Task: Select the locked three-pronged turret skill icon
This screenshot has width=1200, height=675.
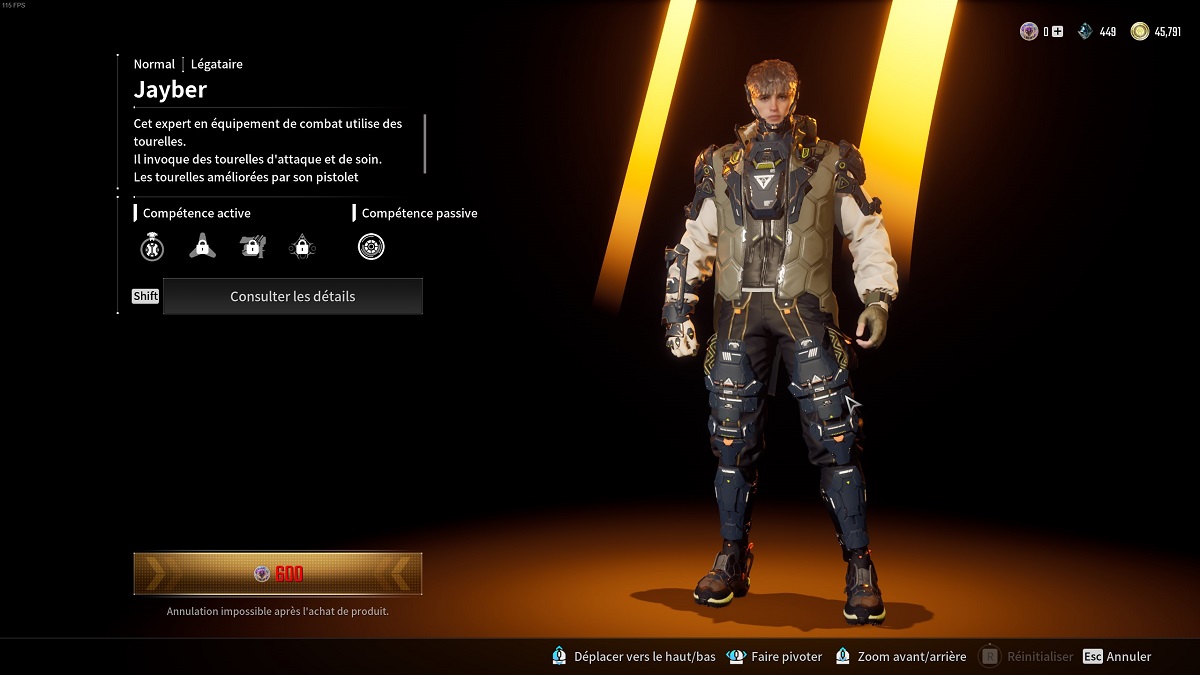Action: pyautogui.click(x=202, y=246)
